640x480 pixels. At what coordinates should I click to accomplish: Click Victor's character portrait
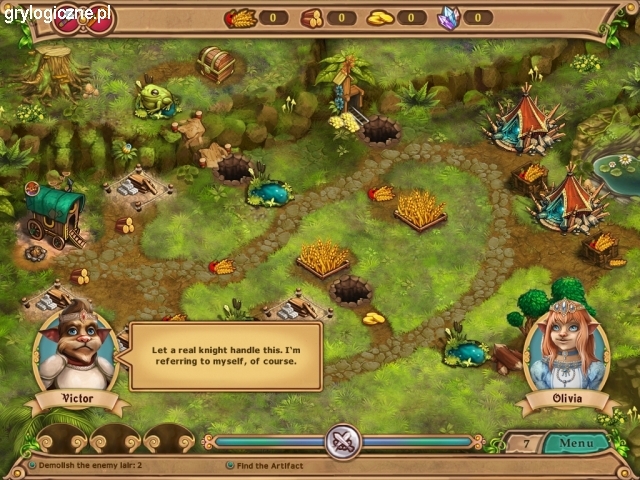click(x=76, y=348)
